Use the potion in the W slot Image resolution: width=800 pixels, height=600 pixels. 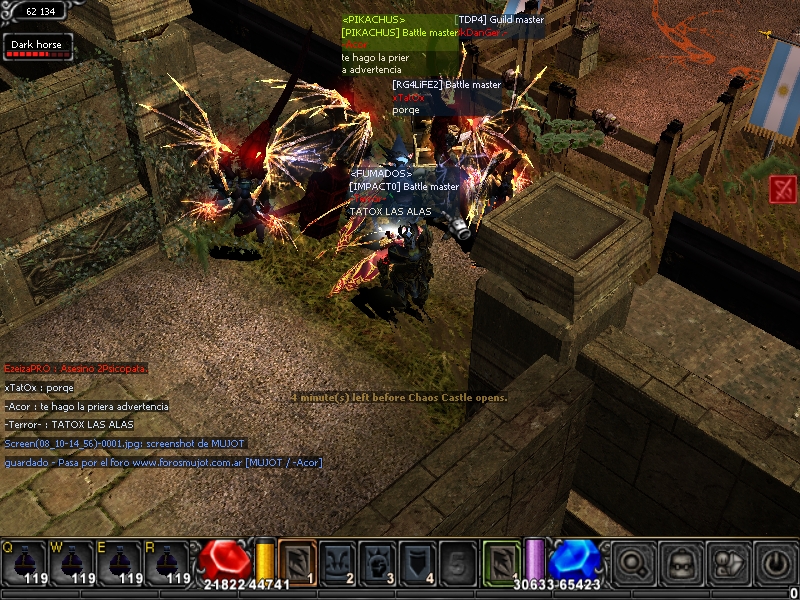coord(72,563)
